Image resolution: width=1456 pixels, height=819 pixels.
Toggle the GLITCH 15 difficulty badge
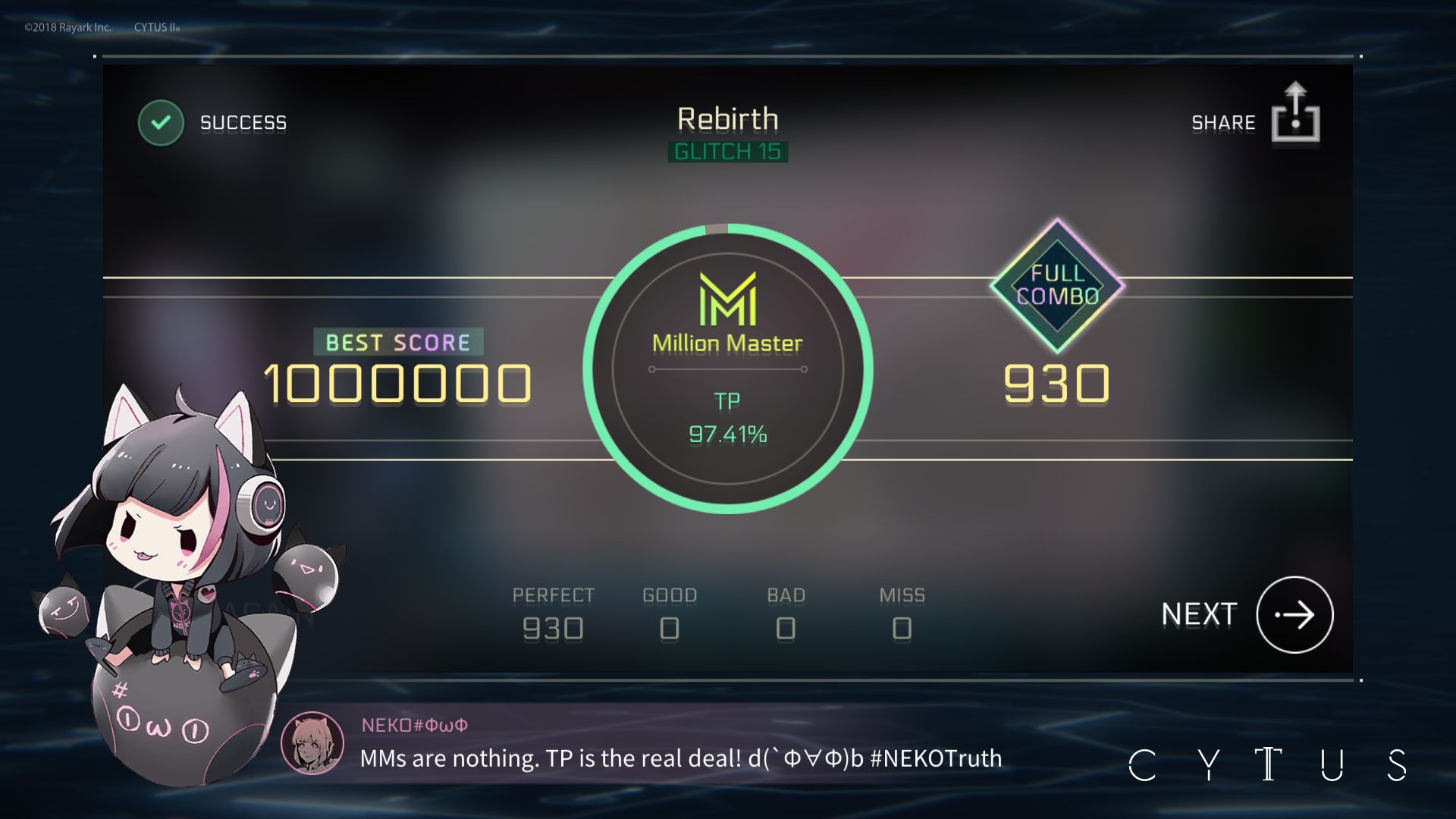(726, 151)
